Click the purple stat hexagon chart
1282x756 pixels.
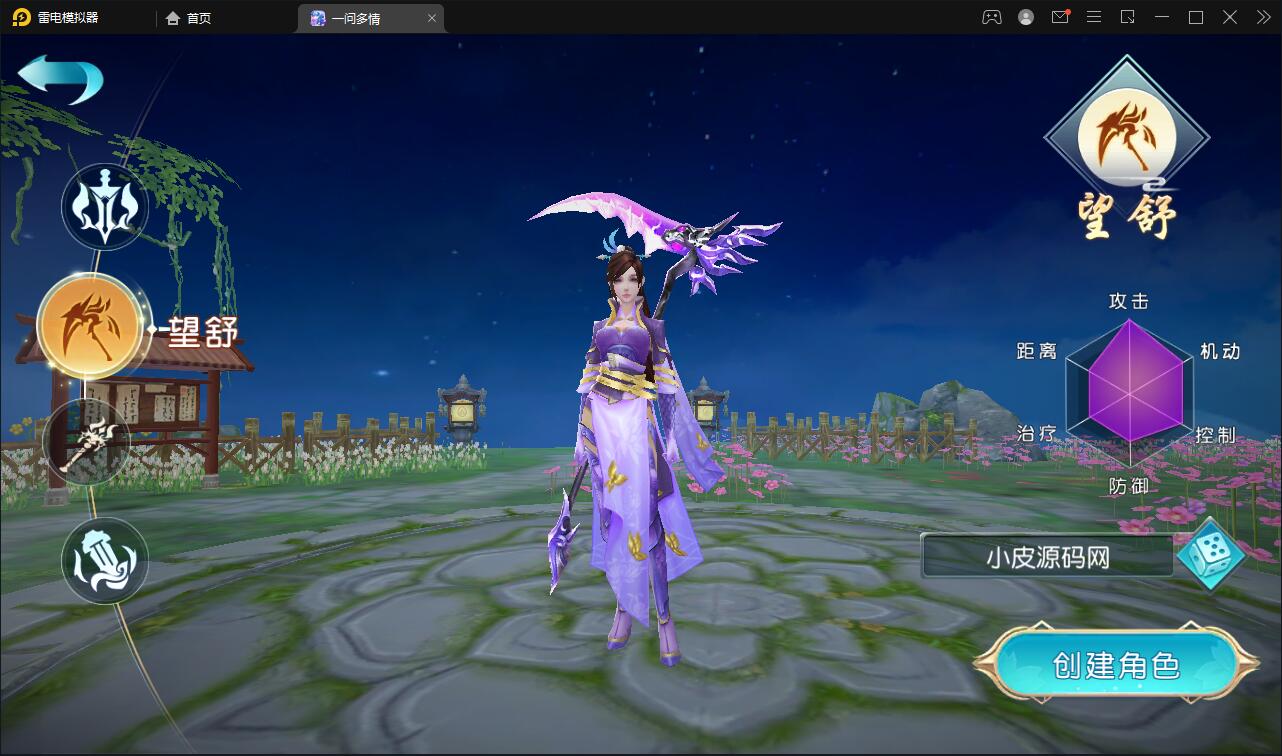(x=1128, y=390)
